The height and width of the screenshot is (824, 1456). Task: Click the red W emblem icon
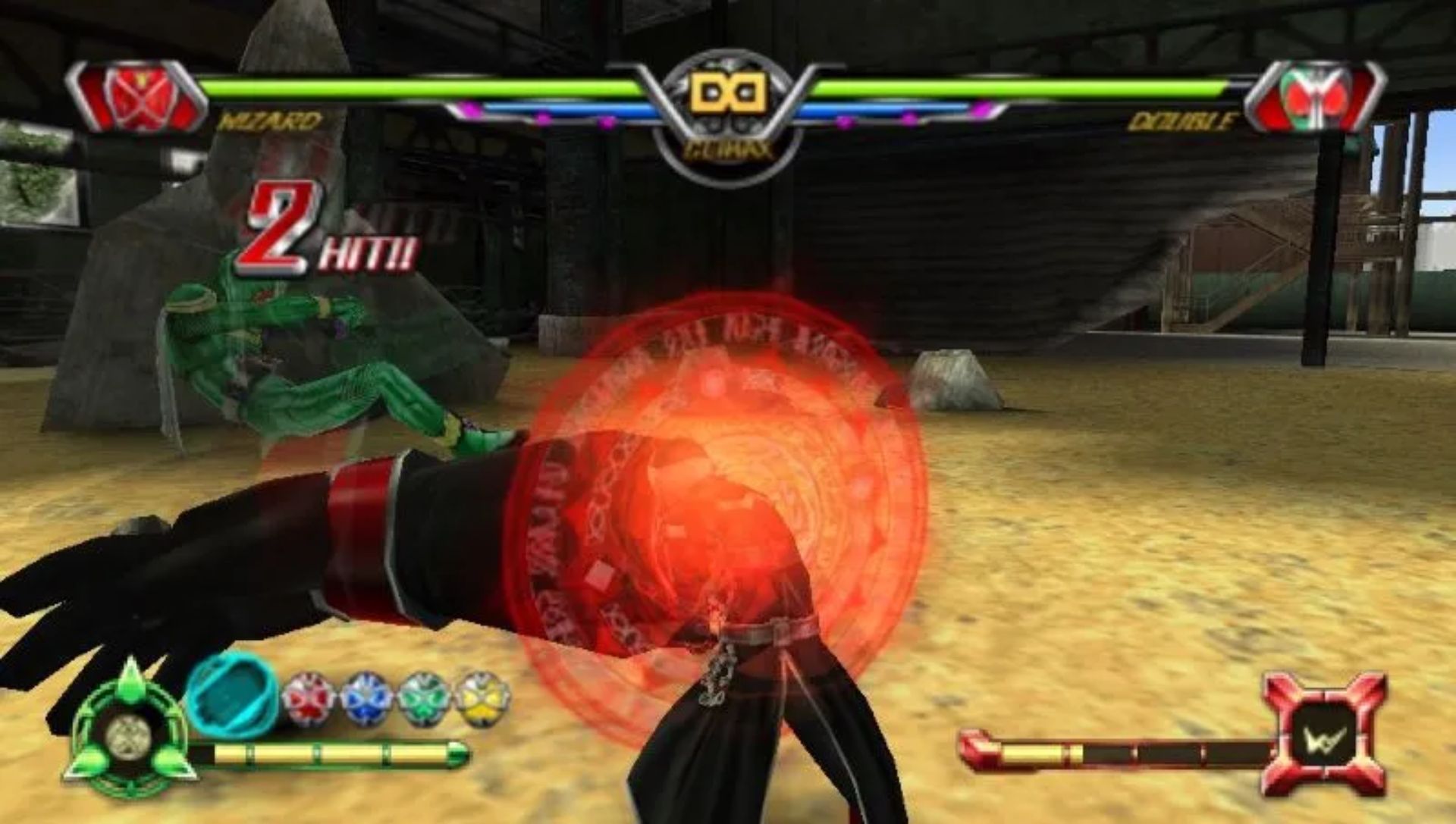click(x=1325, y=734)
